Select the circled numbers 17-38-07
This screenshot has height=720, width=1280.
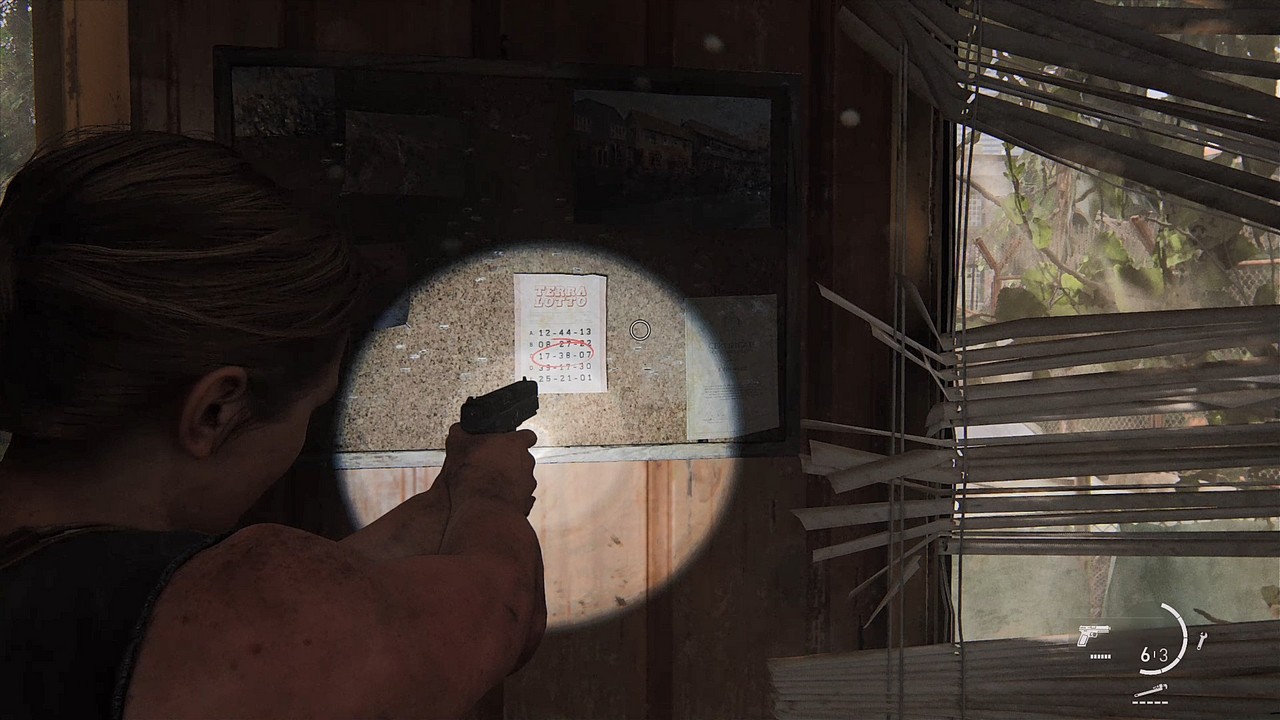[564, 355]
